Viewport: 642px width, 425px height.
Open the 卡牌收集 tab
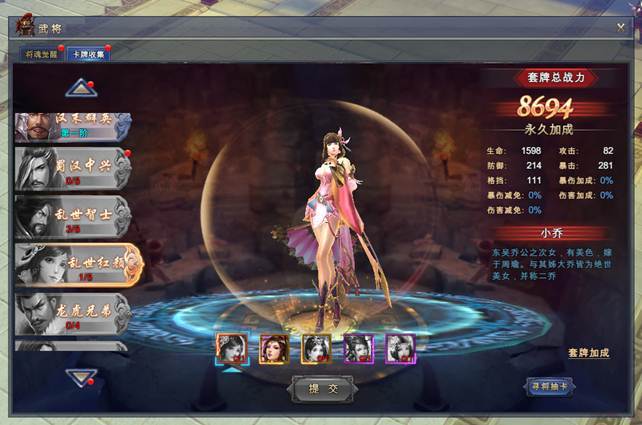[x=87, y=55]
